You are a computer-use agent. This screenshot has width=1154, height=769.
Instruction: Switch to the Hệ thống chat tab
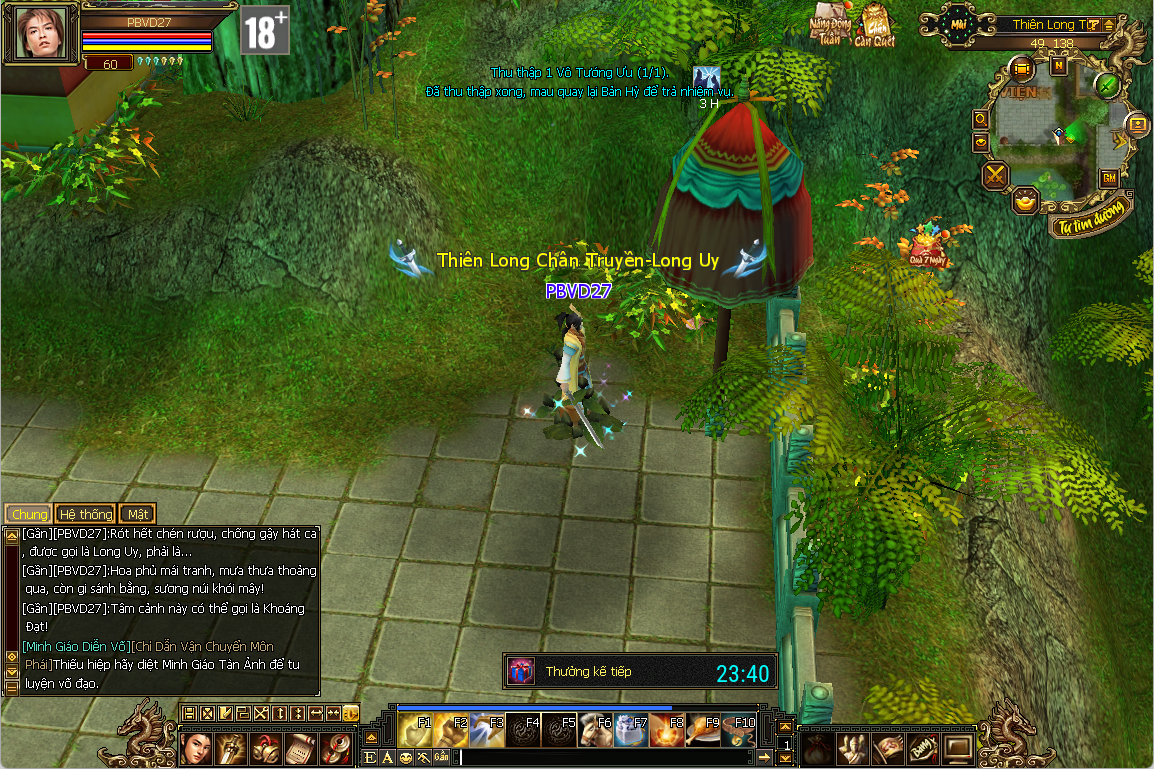(86, 514)
